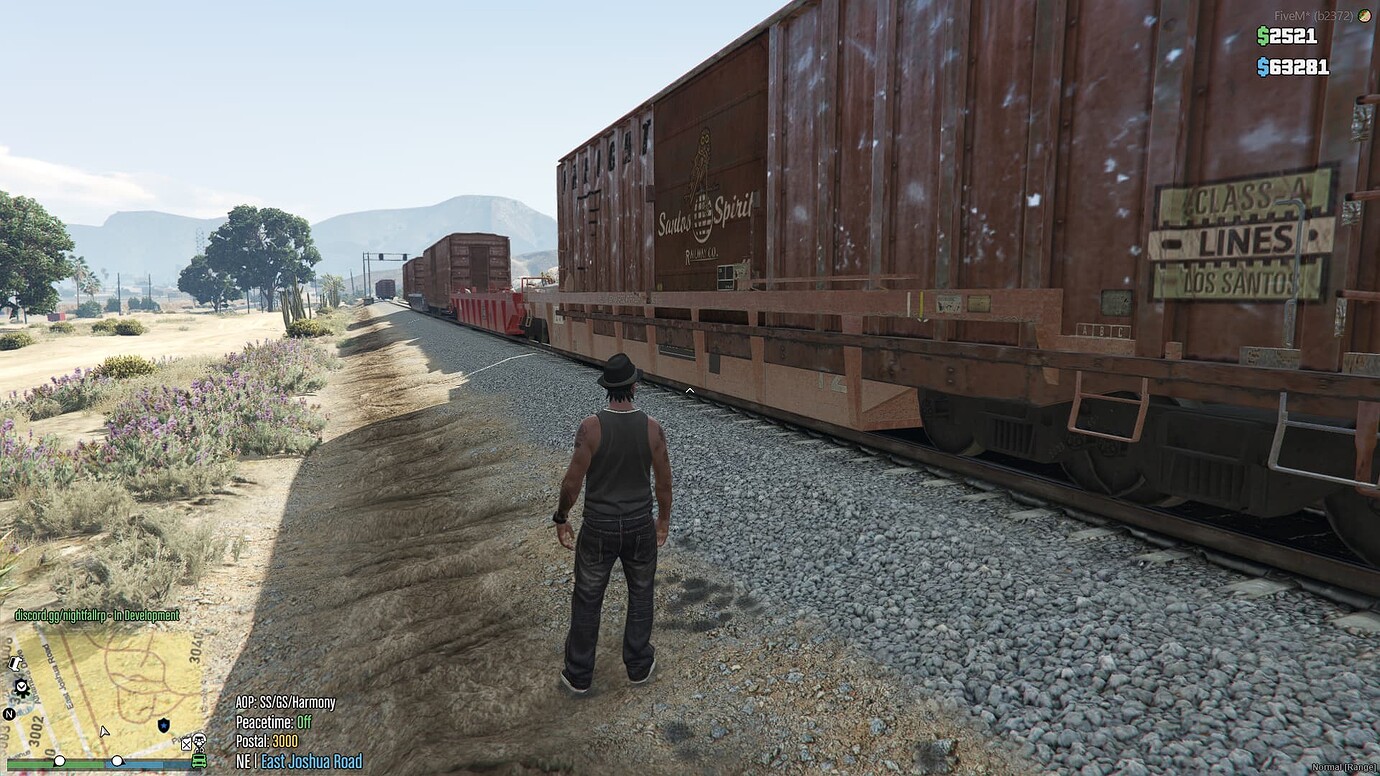Click the mask vendor icon beside the minimap
Screen dimensions: 1380x776
(x=199, y=743)
